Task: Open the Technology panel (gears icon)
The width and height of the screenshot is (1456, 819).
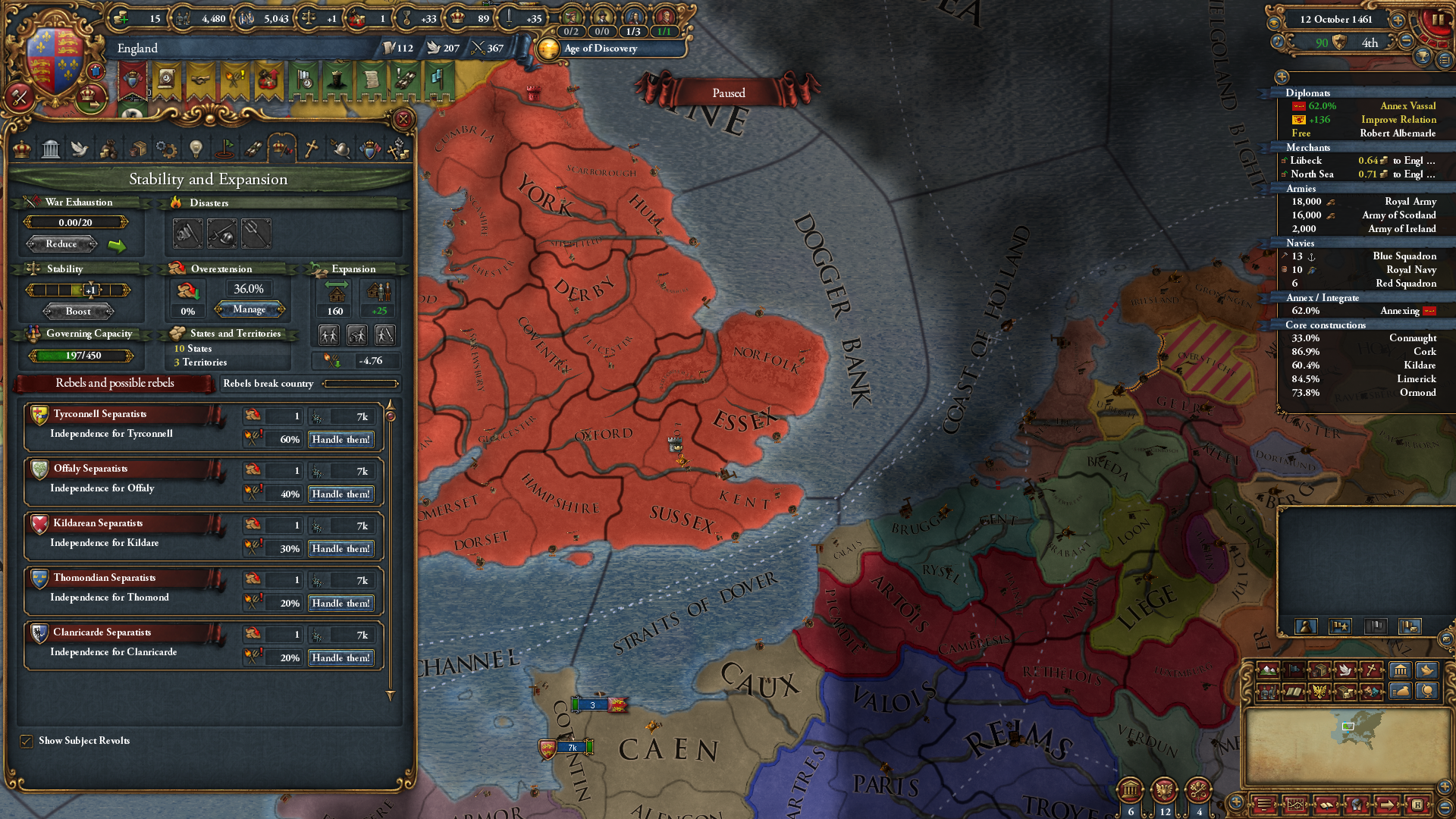Action: (165, 149)
